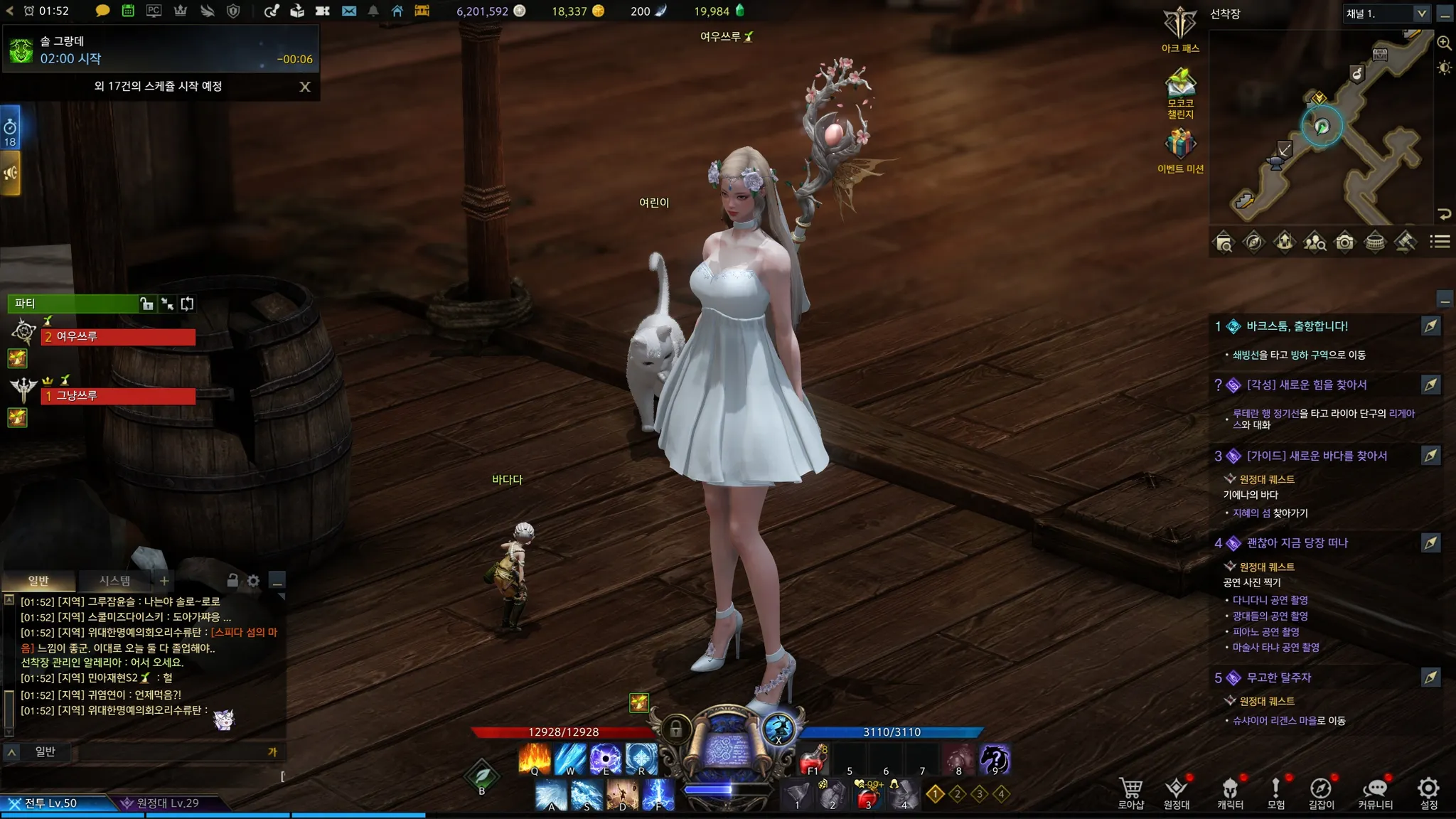Image resolution: width=1456 pixels, height=819 pixels.
Task: Switch to the 시스템 chat tab
Action: click(x=114, y=581)
